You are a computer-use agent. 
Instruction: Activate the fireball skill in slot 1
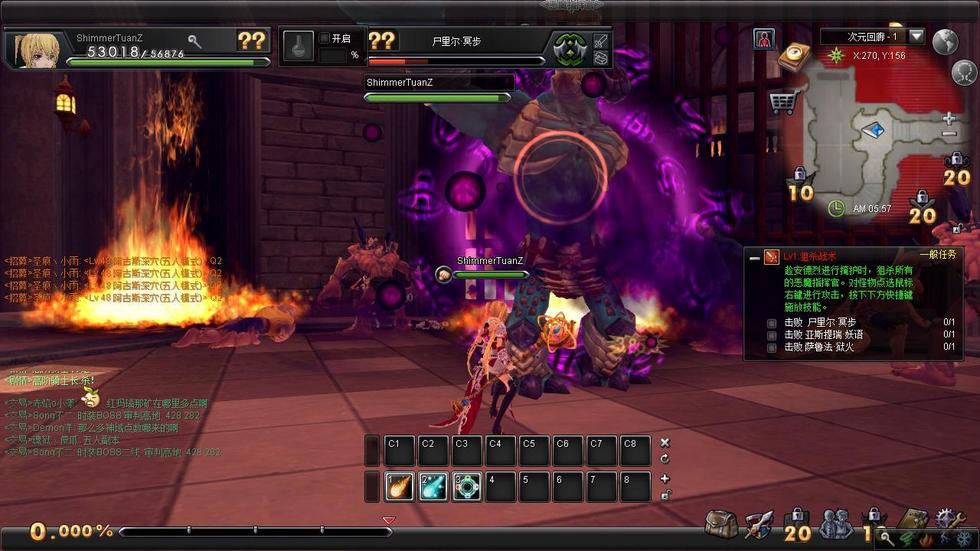400,486
